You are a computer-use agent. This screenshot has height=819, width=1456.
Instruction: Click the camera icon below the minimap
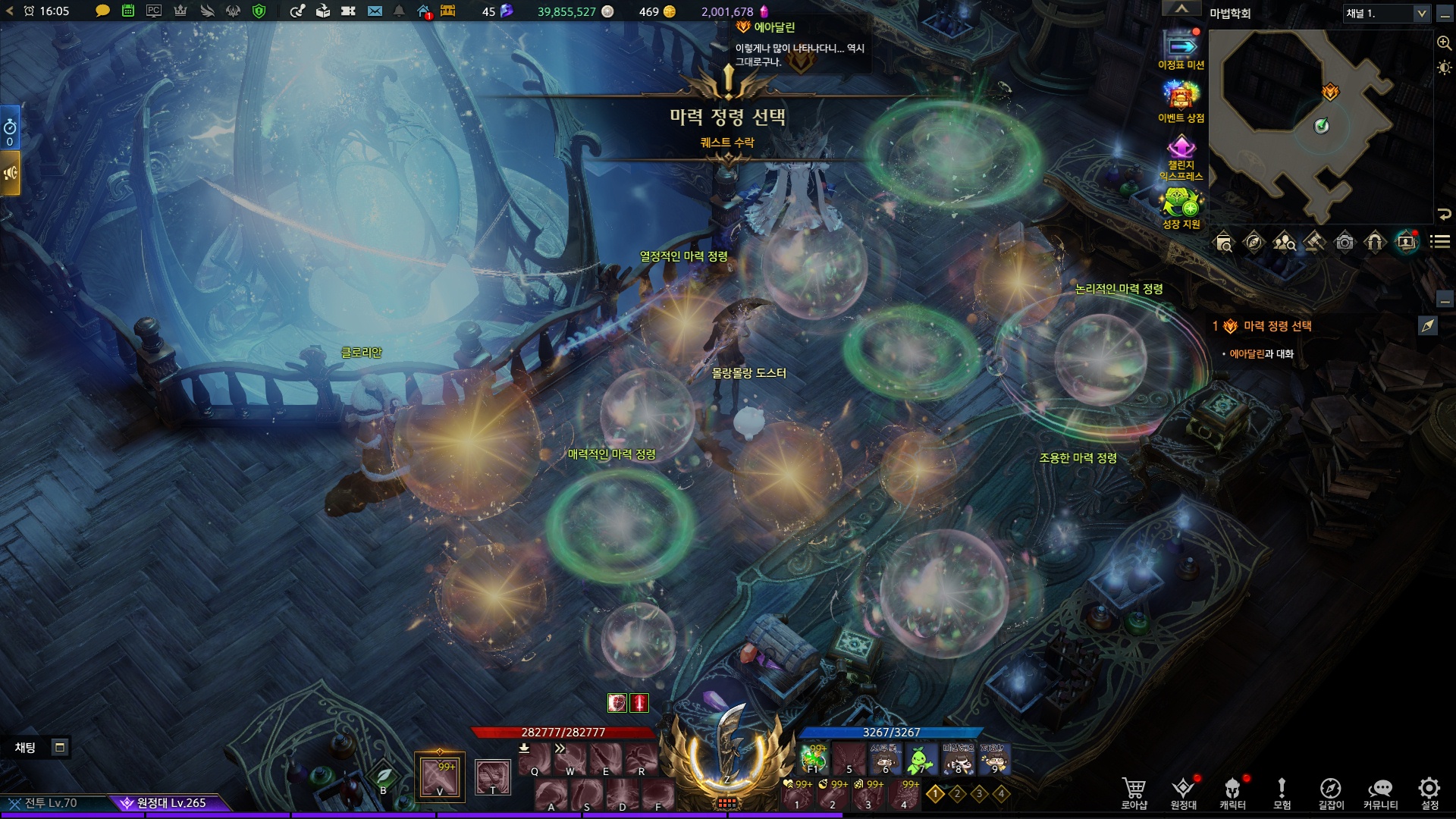(x=1345, y=243)
